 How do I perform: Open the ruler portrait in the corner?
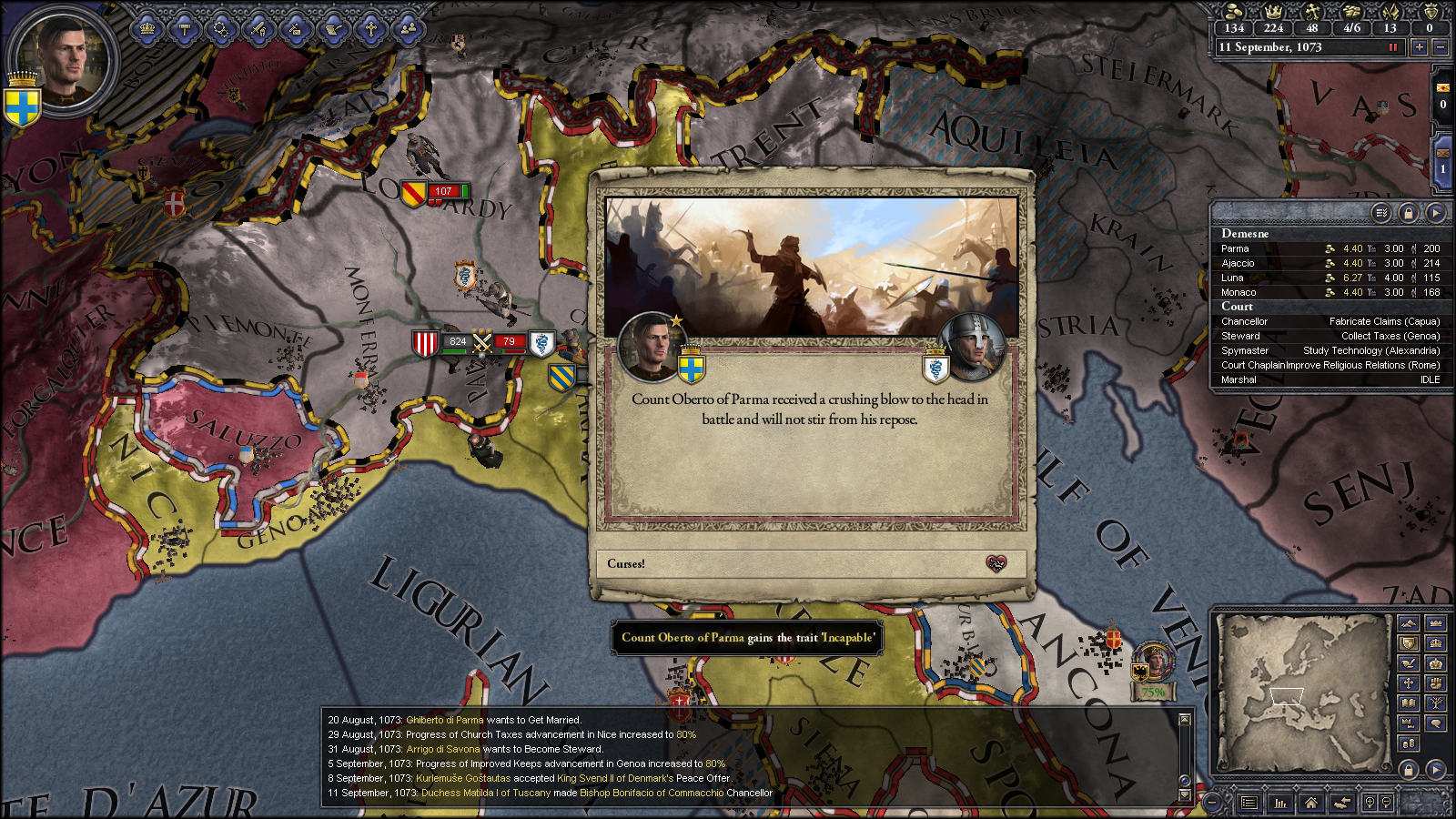tap(64, 60)
